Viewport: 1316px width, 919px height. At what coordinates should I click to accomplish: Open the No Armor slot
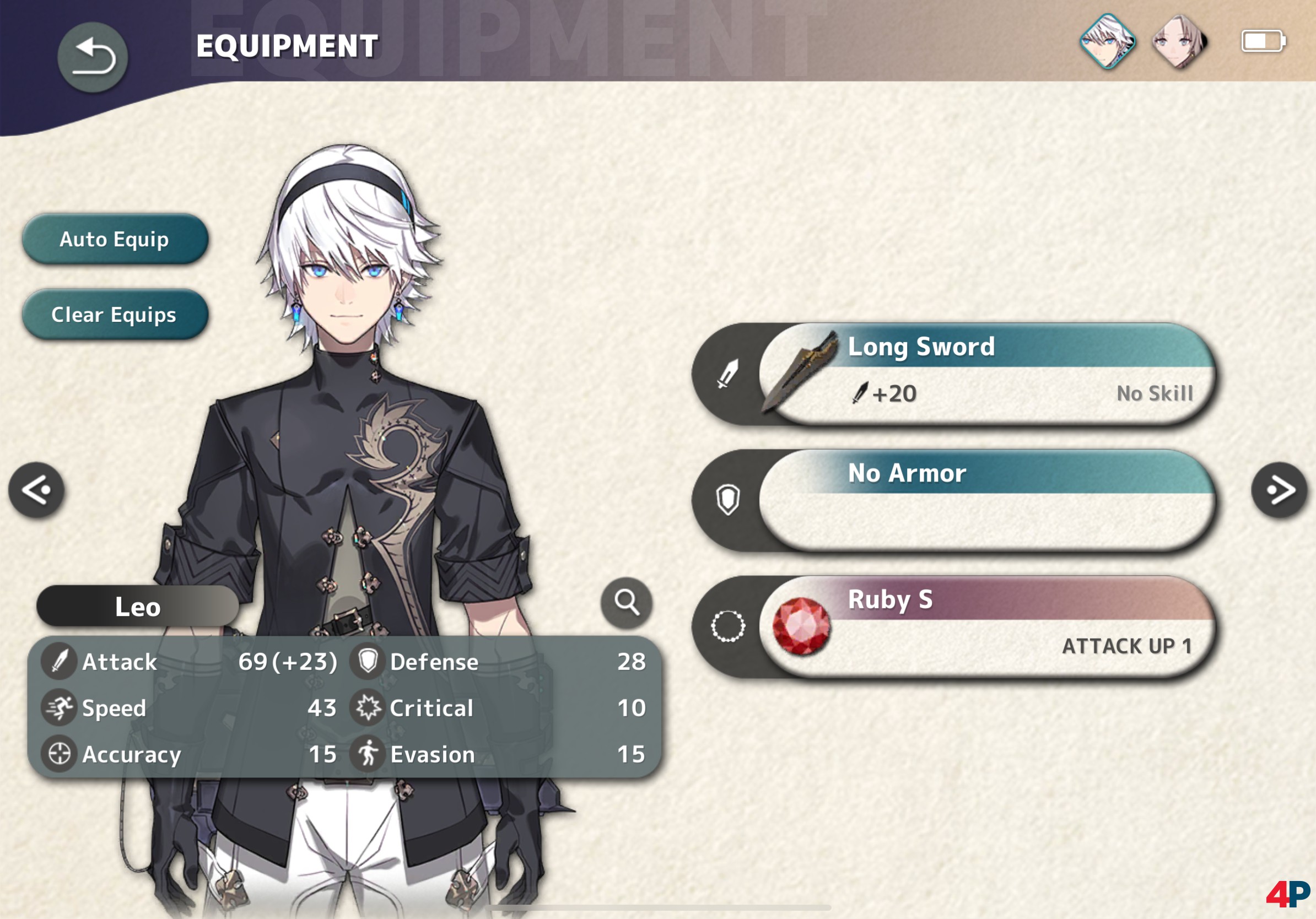(986, 500)
